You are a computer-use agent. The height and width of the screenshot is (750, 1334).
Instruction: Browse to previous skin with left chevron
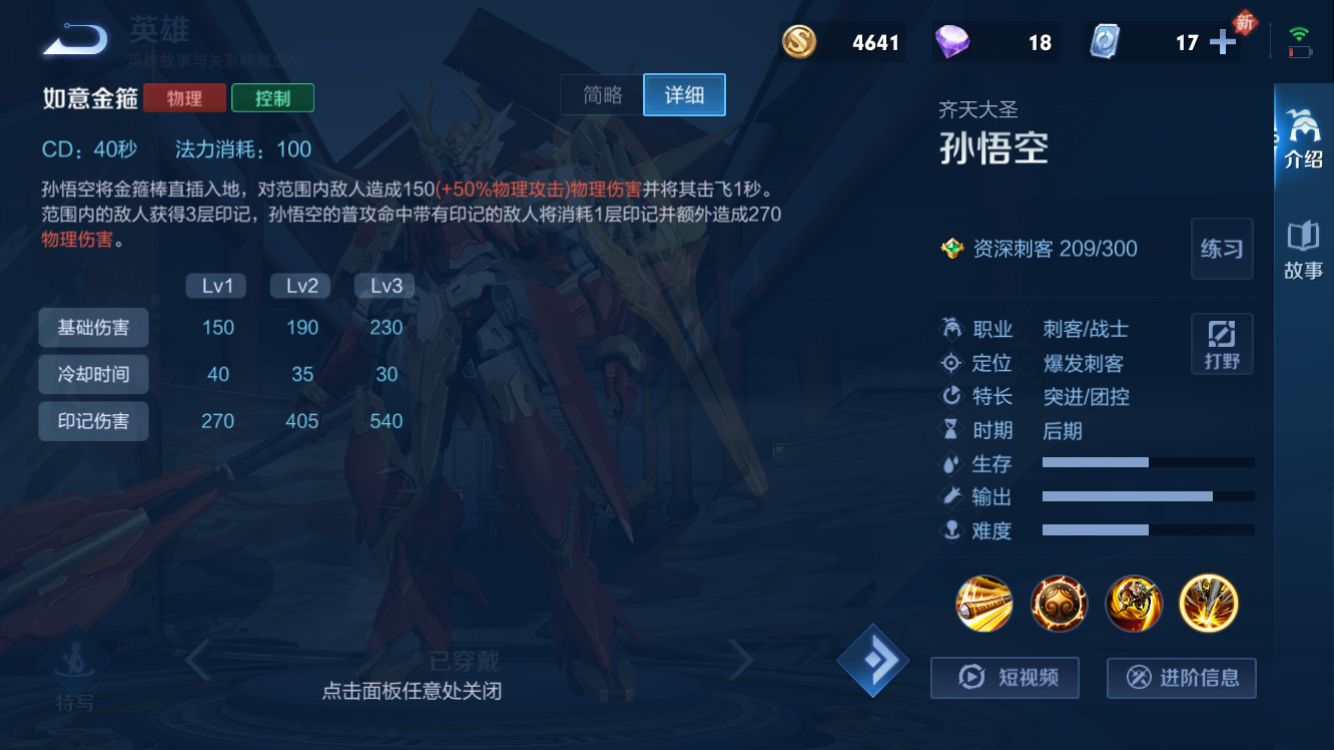(196, 659)
